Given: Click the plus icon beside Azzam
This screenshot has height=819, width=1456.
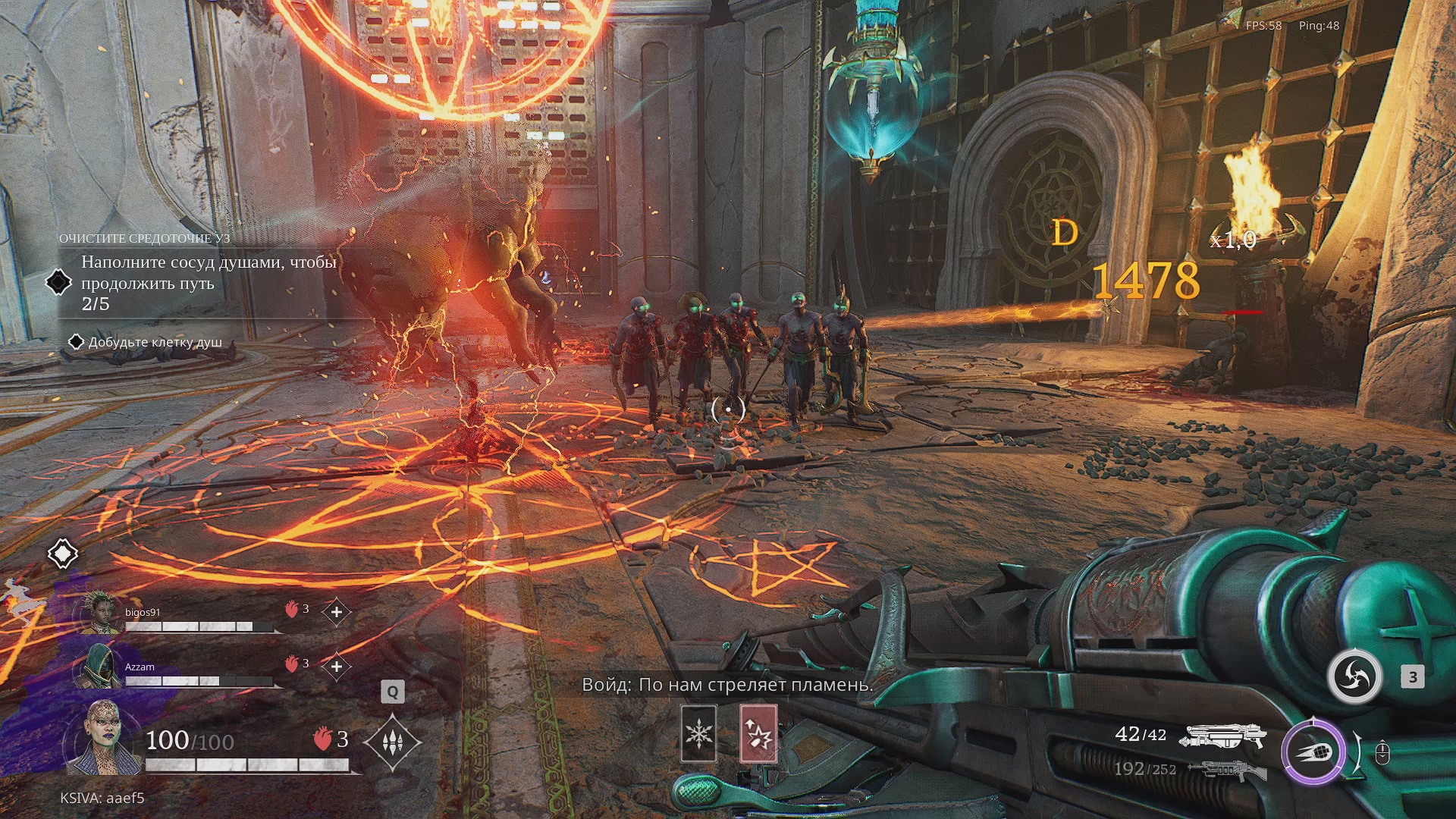Looking at the screenshot, I should pos(337,667).
